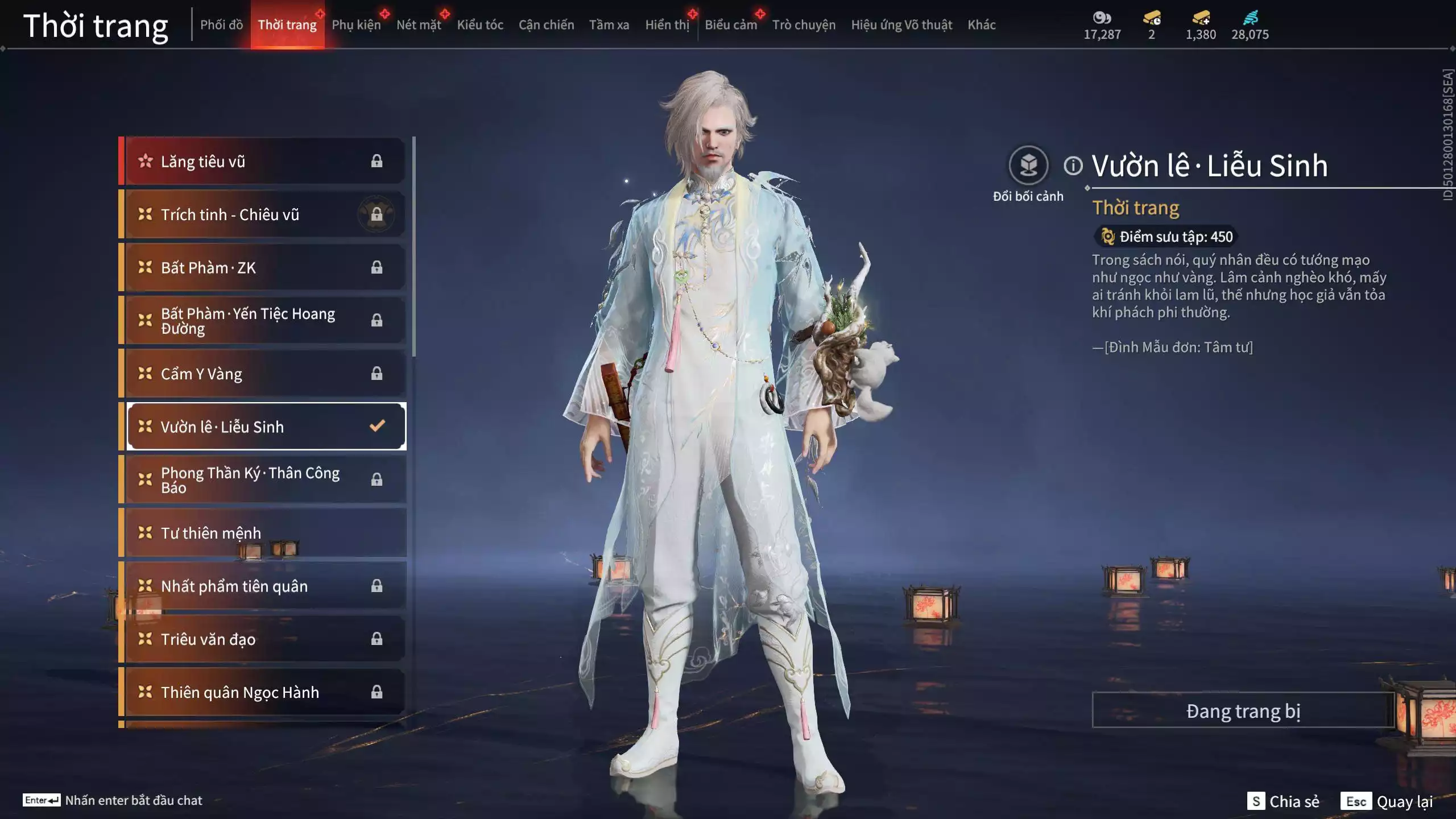Go to the Kiểu tóc tab
The width and height of the screenshot is (1456, 819).
[x=480, y=25]
